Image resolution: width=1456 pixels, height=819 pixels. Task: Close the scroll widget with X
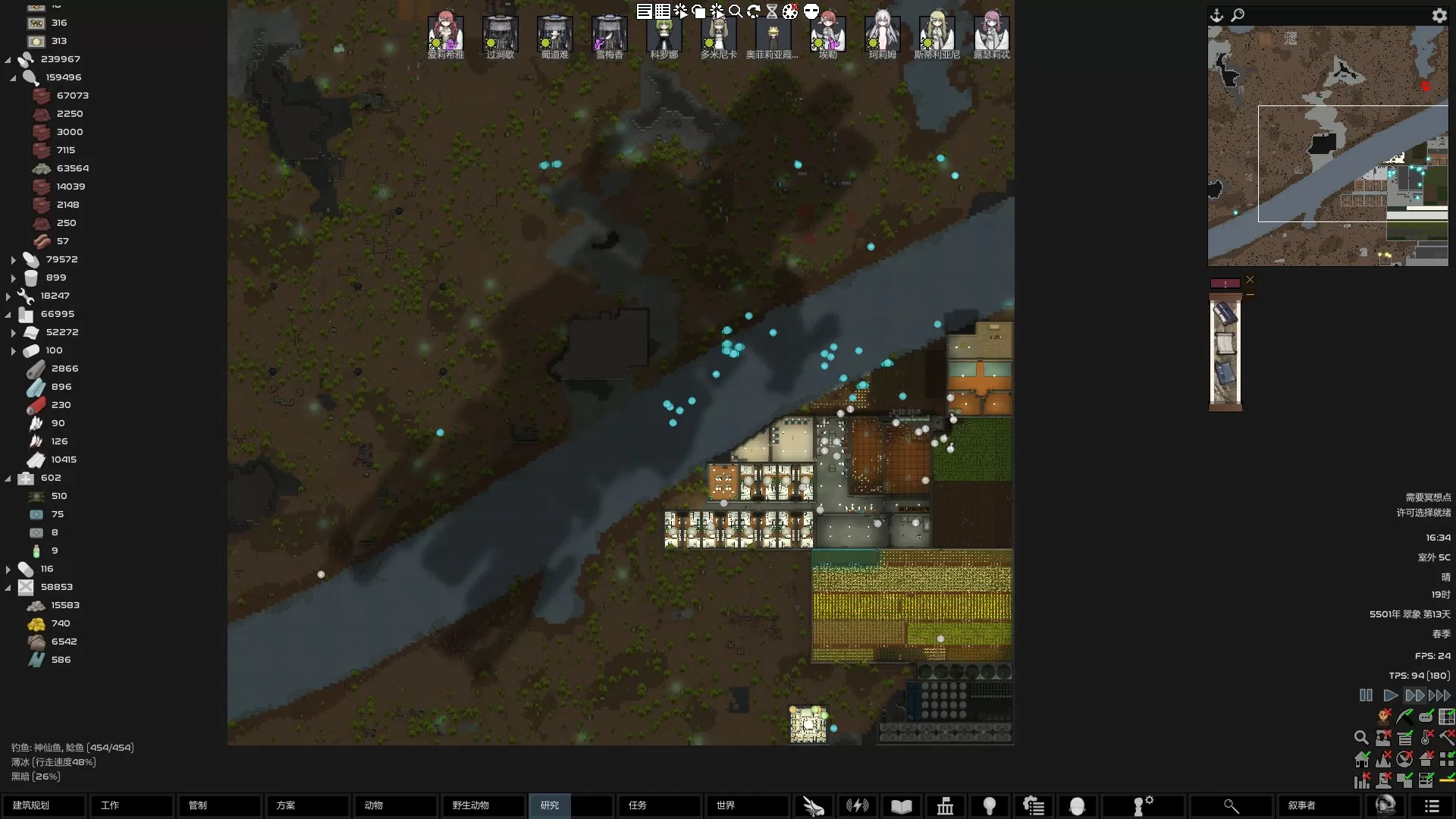[1250, 280]
